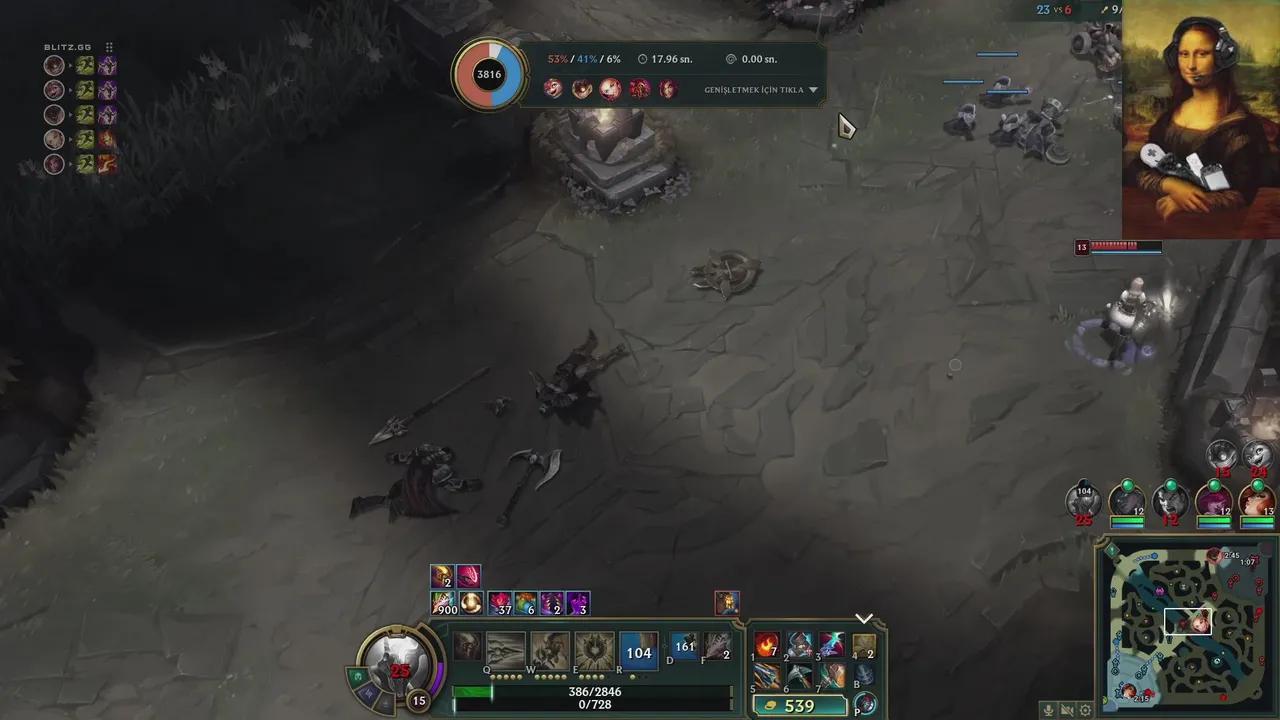
Task: Collapse the inventory panel via the chevron arrow
Action: tap(864, 617)
